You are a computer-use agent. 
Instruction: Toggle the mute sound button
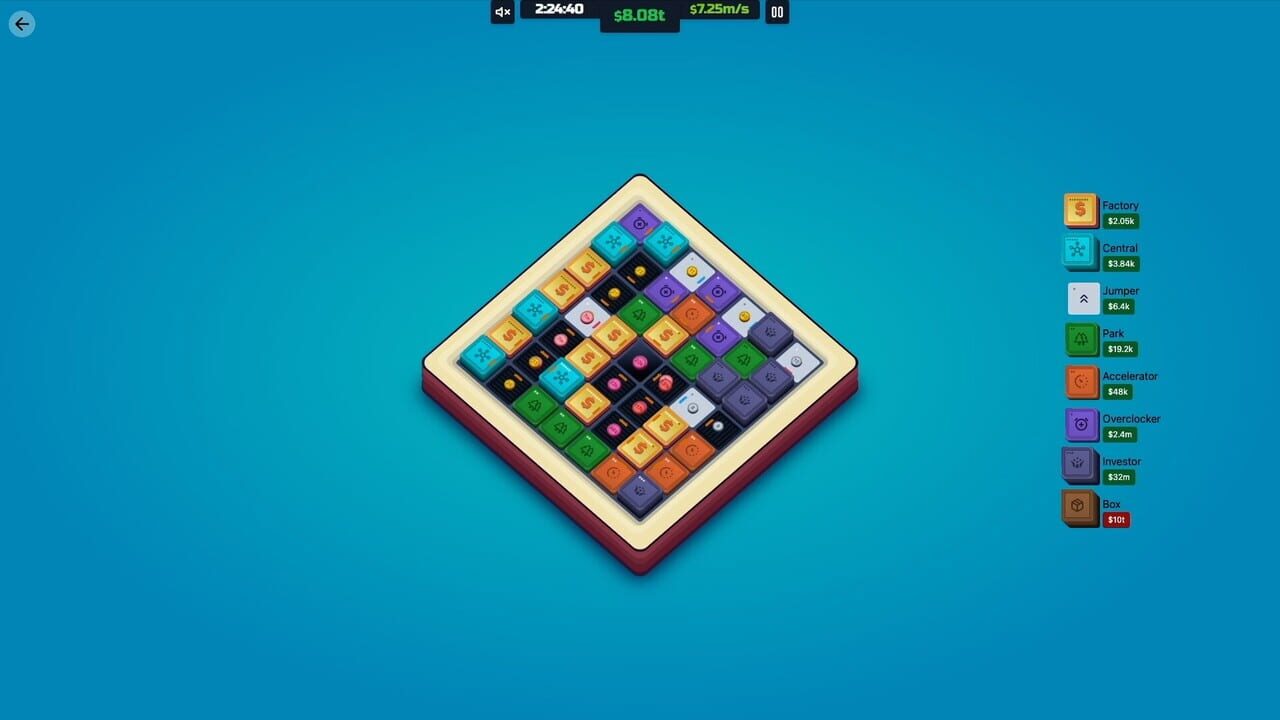(501, 12)
